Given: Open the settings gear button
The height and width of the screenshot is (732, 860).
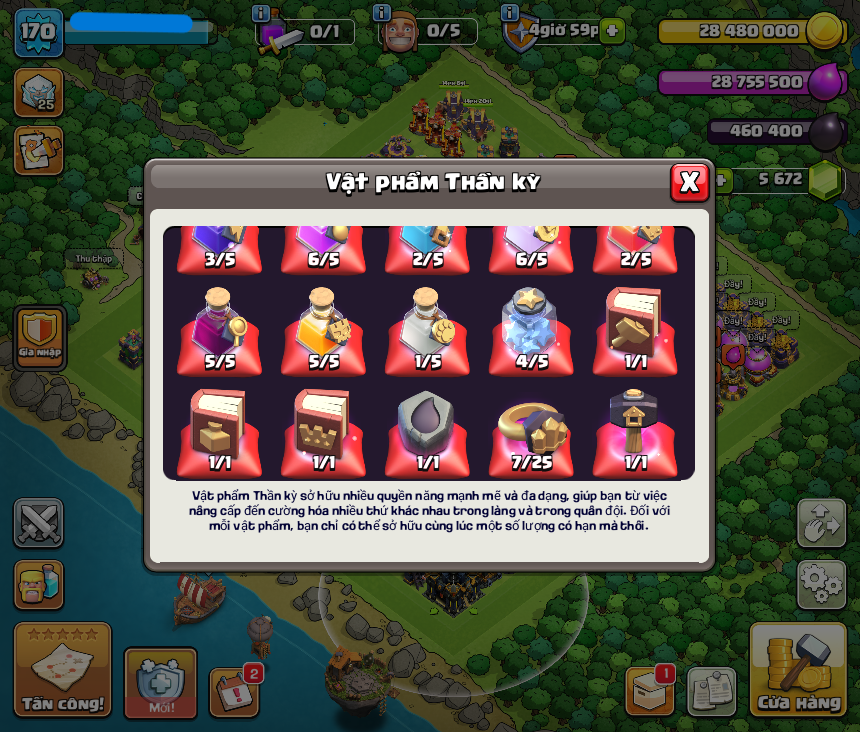Looking at the screenshot, I should point(821,584).
